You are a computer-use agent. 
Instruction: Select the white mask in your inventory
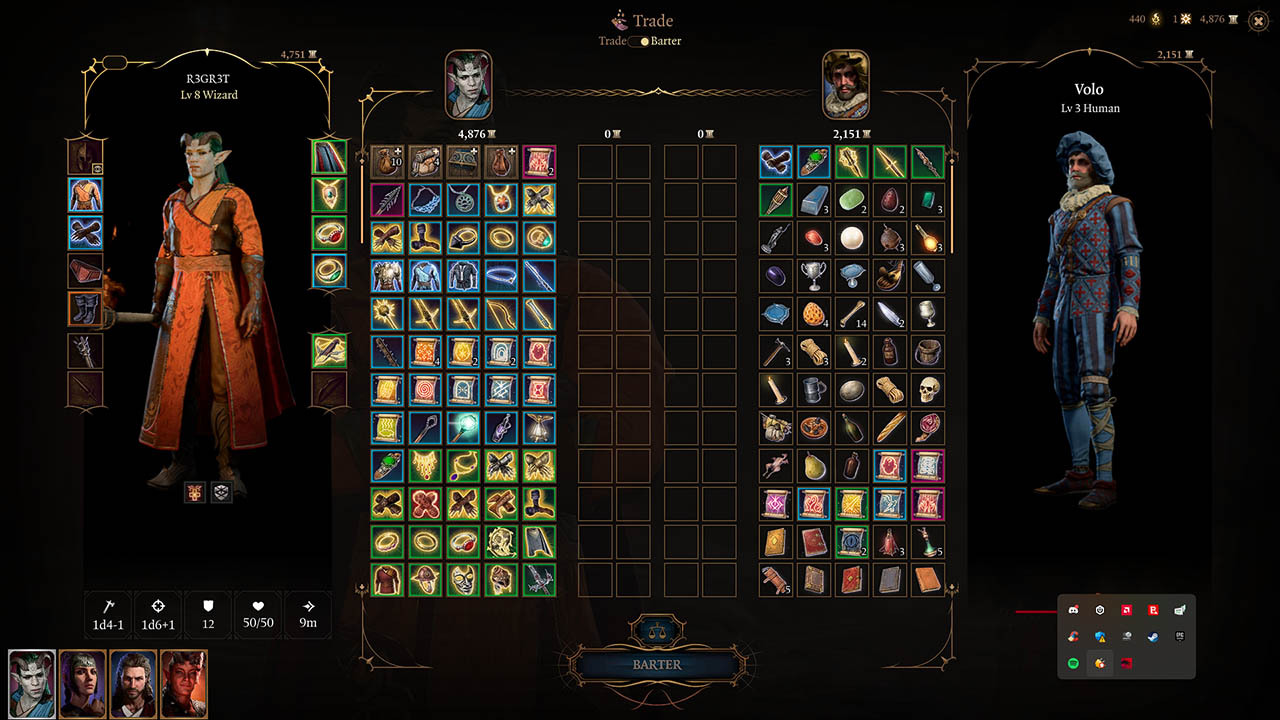coord(464,580)
